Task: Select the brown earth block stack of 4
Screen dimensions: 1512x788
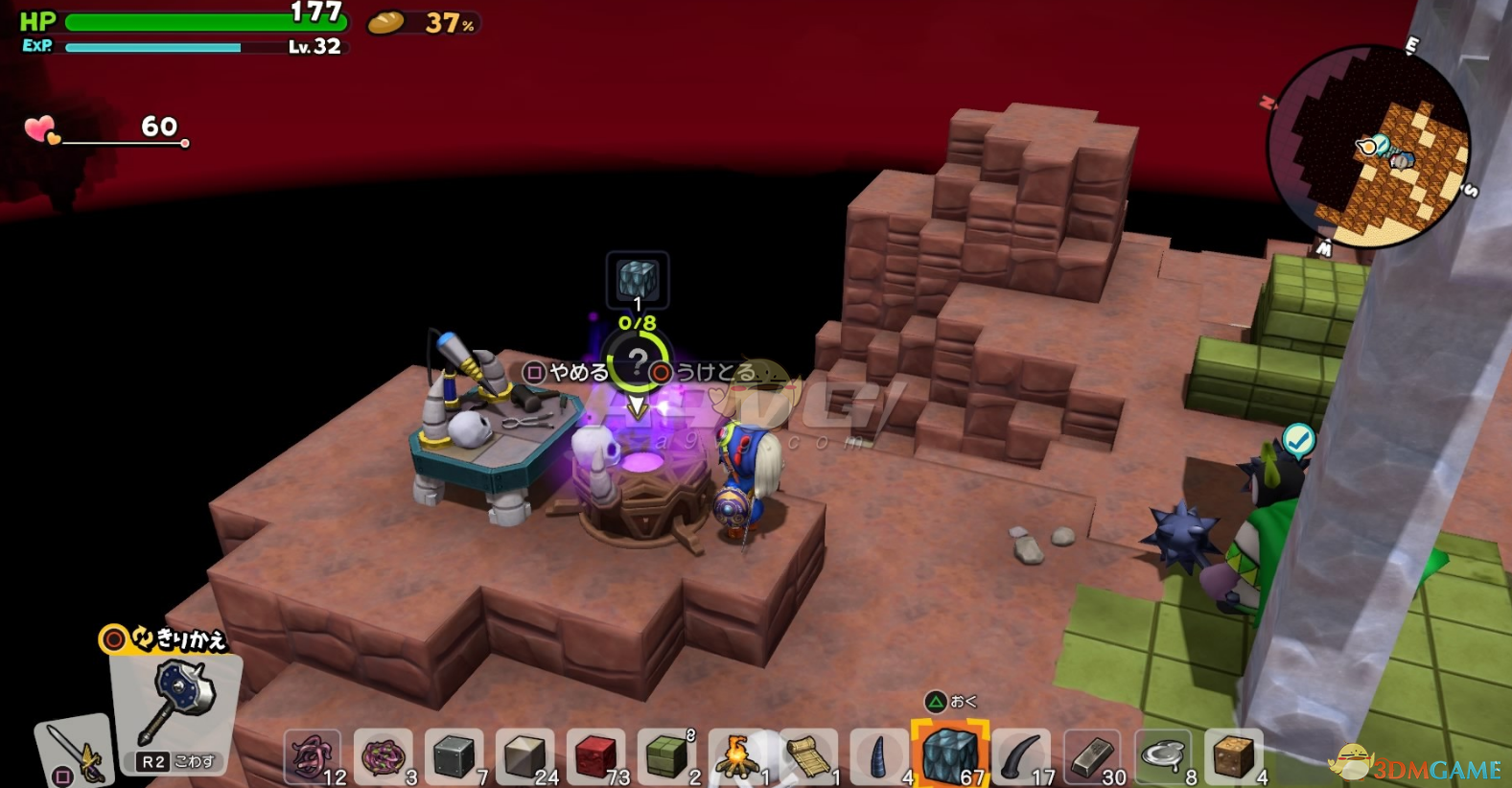Action: (x=1234, y=757)
